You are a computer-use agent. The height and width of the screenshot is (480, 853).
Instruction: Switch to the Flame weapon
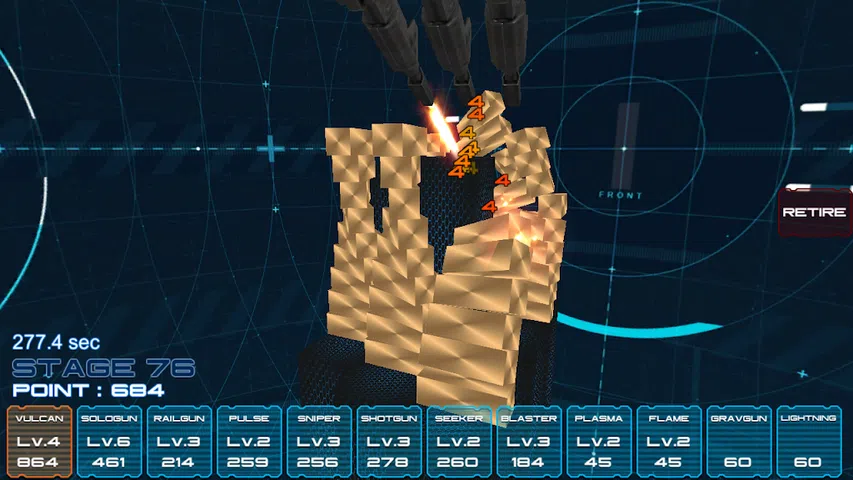[668, 441]
